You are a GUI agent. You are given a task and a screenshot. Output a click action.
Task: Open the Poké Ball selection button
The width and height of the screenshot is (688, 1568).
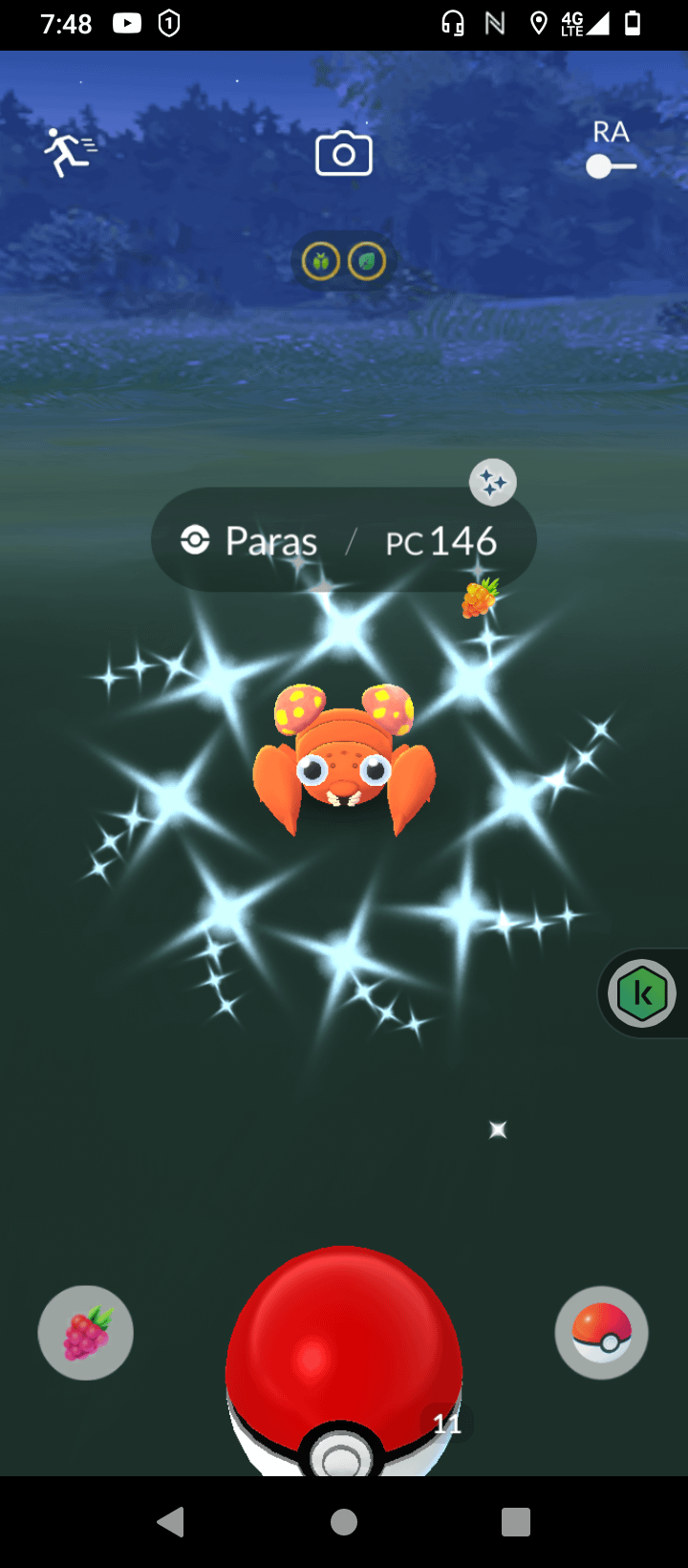pos(601,1332)
